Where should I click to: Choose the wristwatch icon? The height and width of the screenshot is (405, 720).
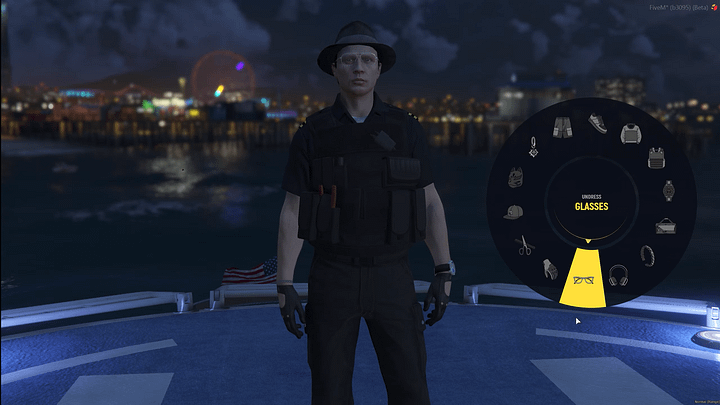[668, 190]
